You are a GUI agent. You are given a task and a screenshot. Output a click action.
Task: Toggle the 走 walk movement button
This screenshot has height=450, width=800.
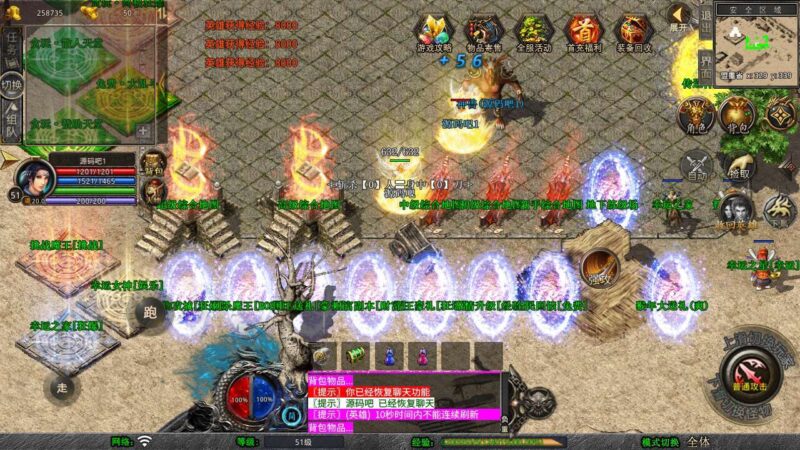(60, 385)
